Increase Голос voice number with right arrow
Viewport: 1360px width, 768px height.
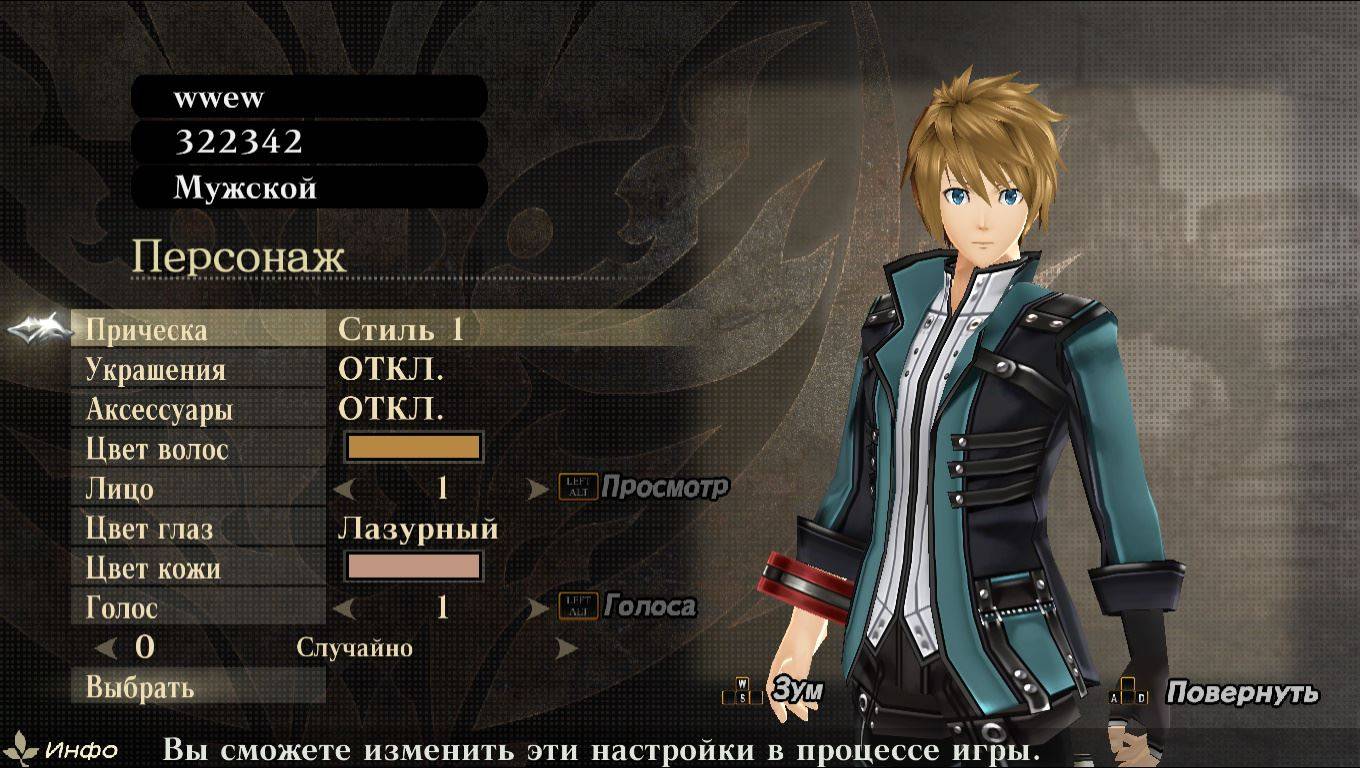538,607
